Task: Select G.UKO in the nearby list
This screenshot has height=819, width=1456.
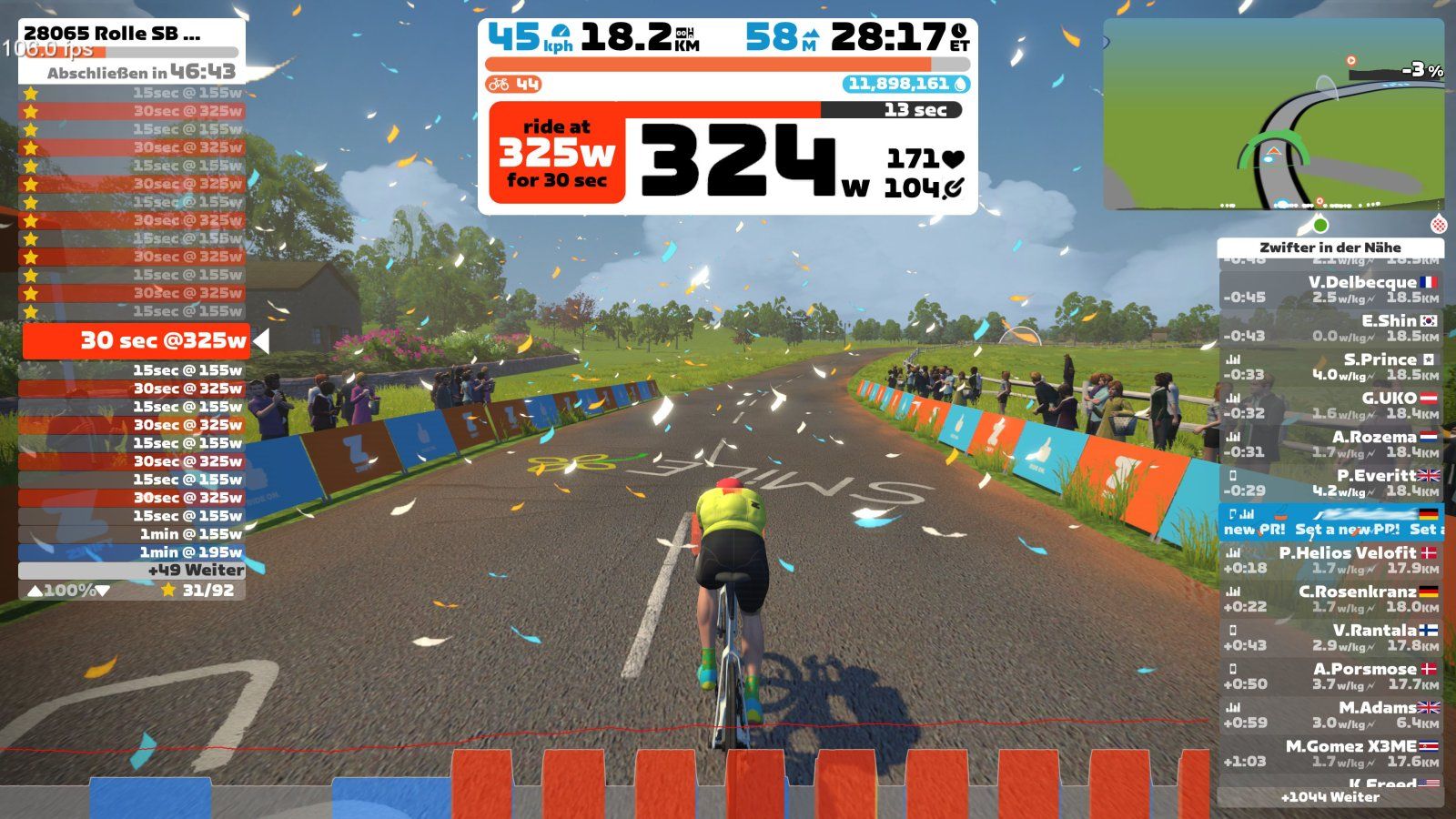Action: [1330, 405]
